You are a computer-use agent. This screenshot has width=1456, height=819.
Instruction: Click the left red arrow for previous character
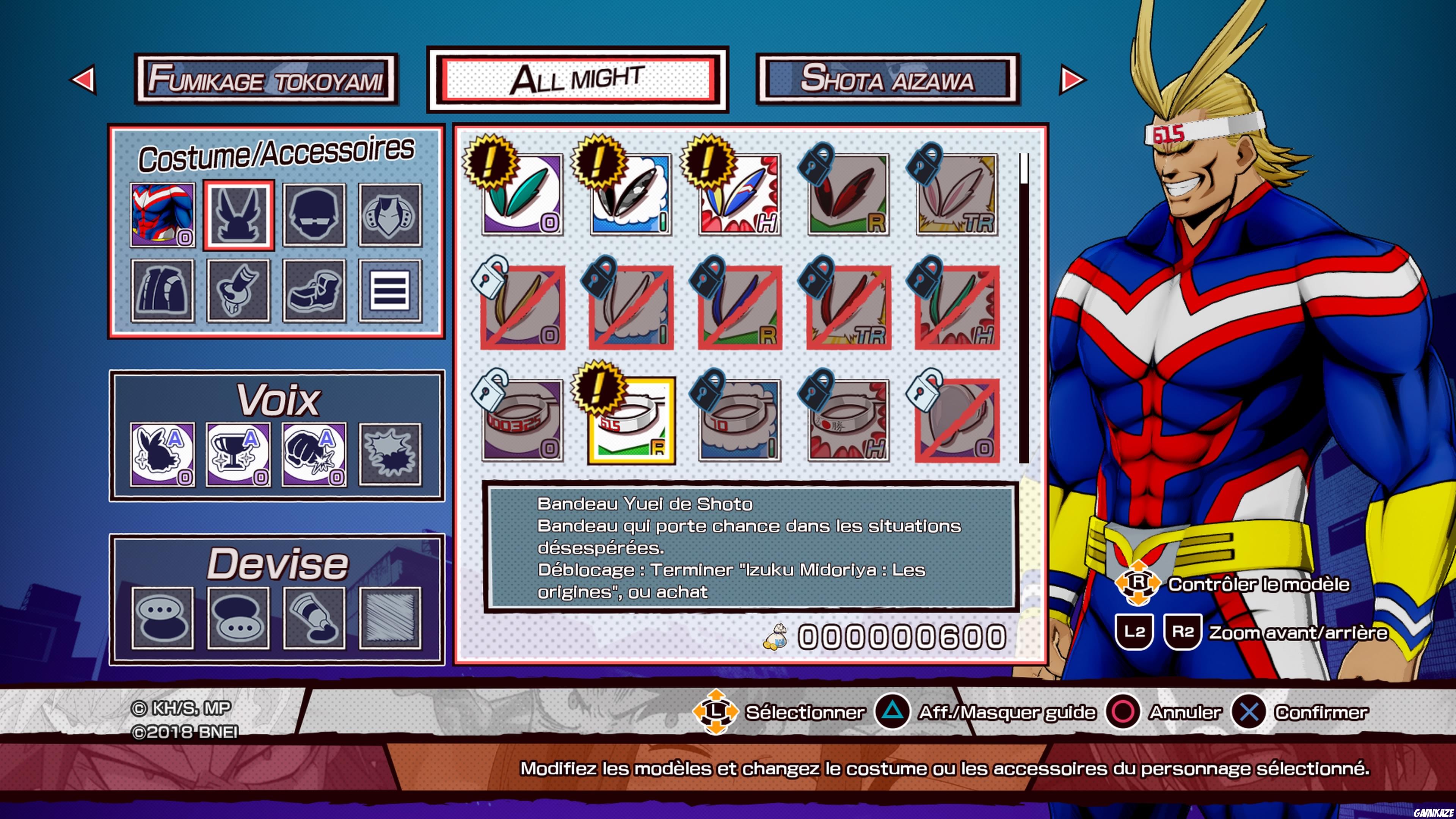83,79
